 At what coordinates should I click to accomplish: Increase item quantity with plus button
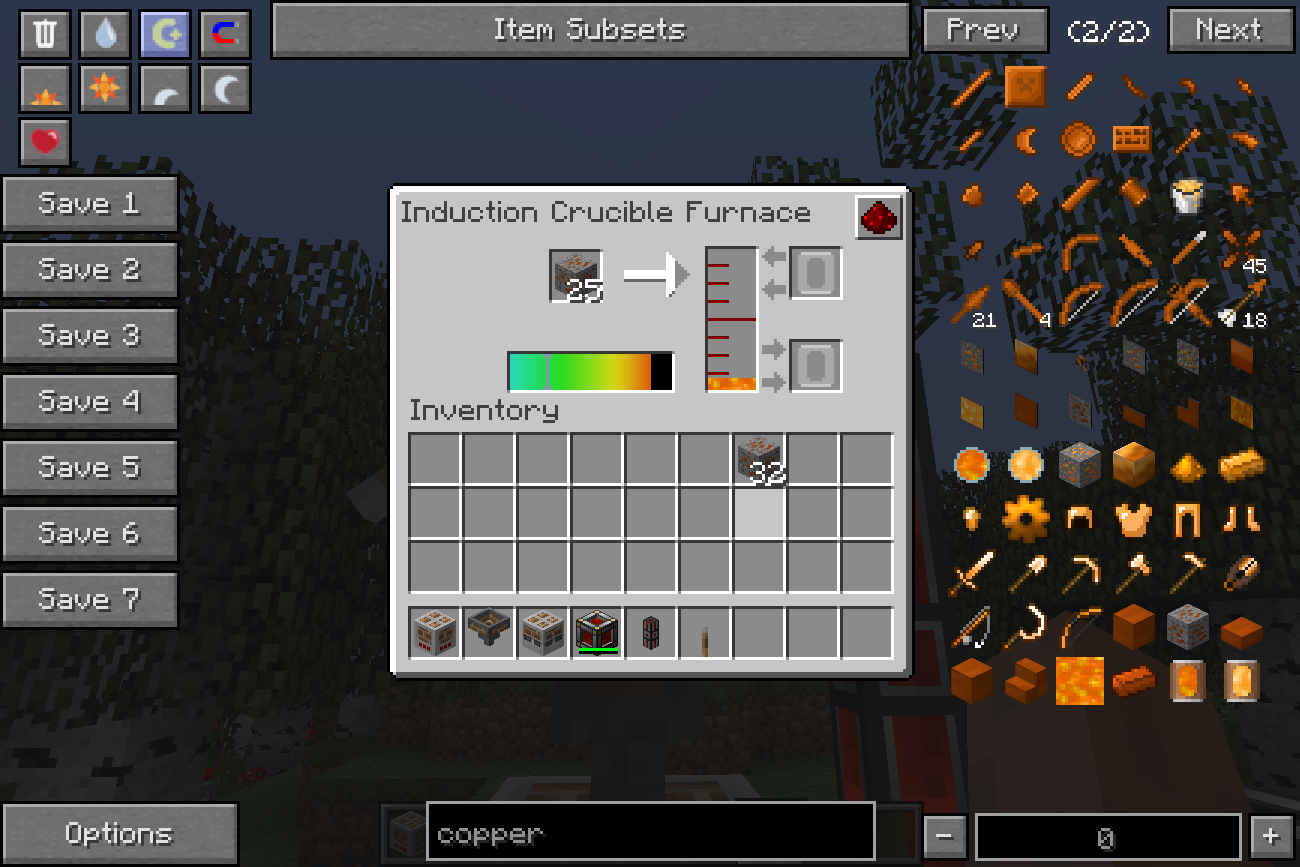pyautogui.click(x=1270, y=836)
